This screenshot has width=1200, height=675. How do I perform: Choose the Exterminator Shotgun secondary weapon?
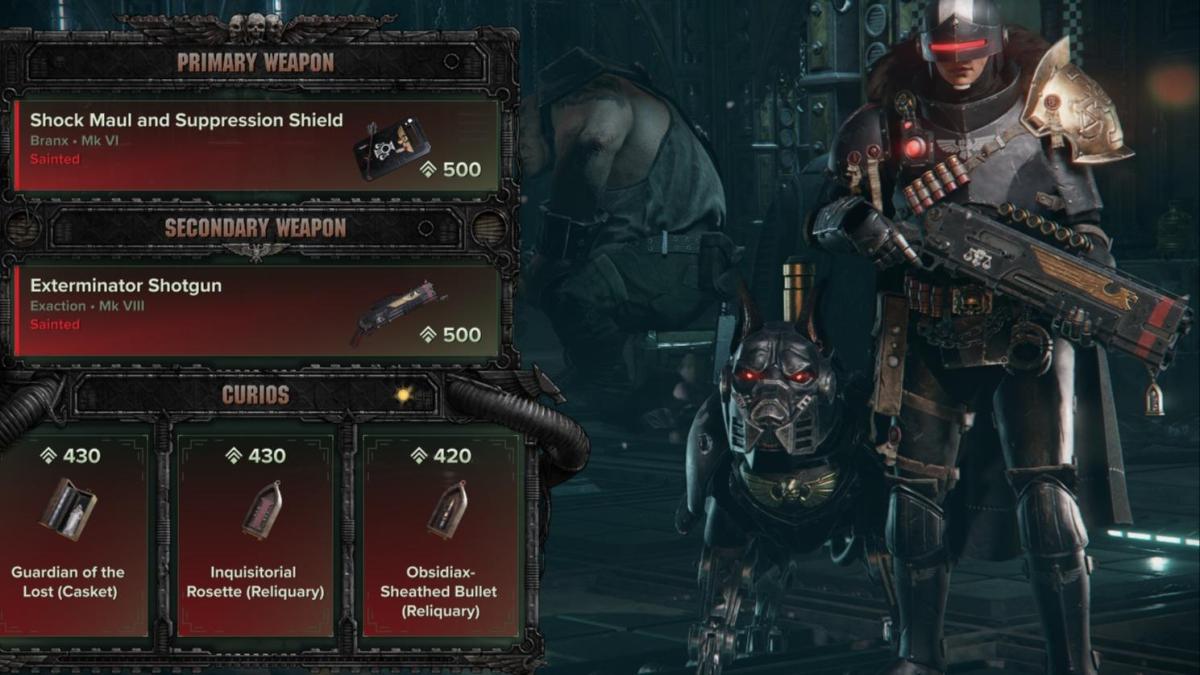[x=255, y=310]
